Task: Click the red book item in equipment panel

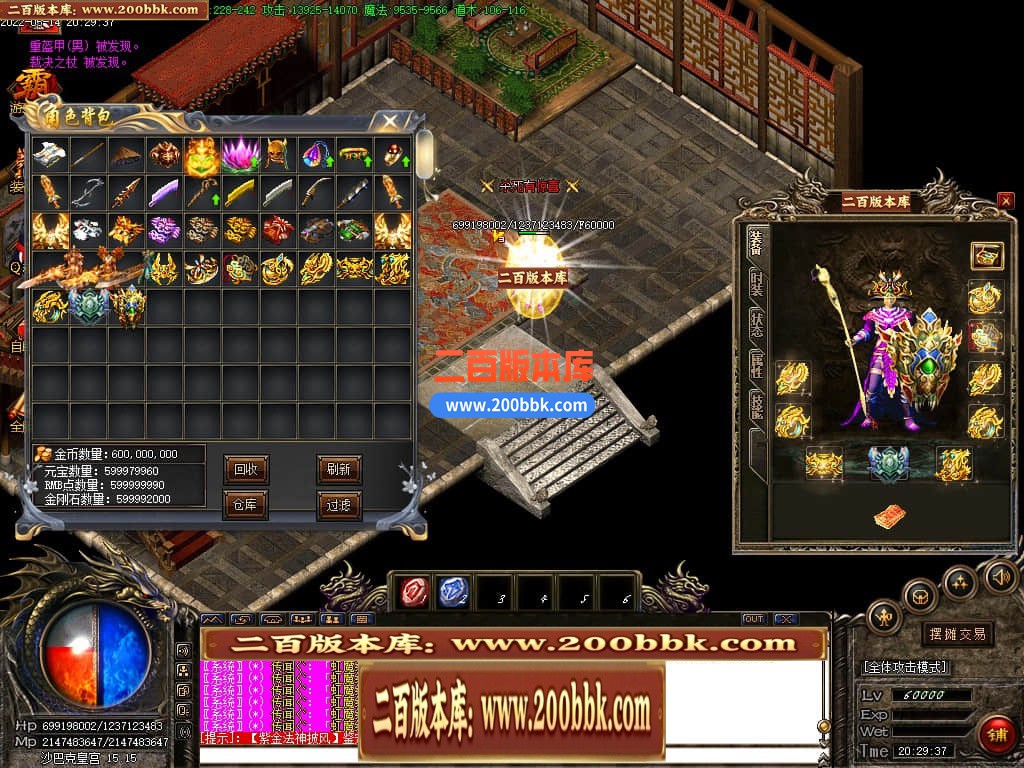Action: tap(887, 516)
